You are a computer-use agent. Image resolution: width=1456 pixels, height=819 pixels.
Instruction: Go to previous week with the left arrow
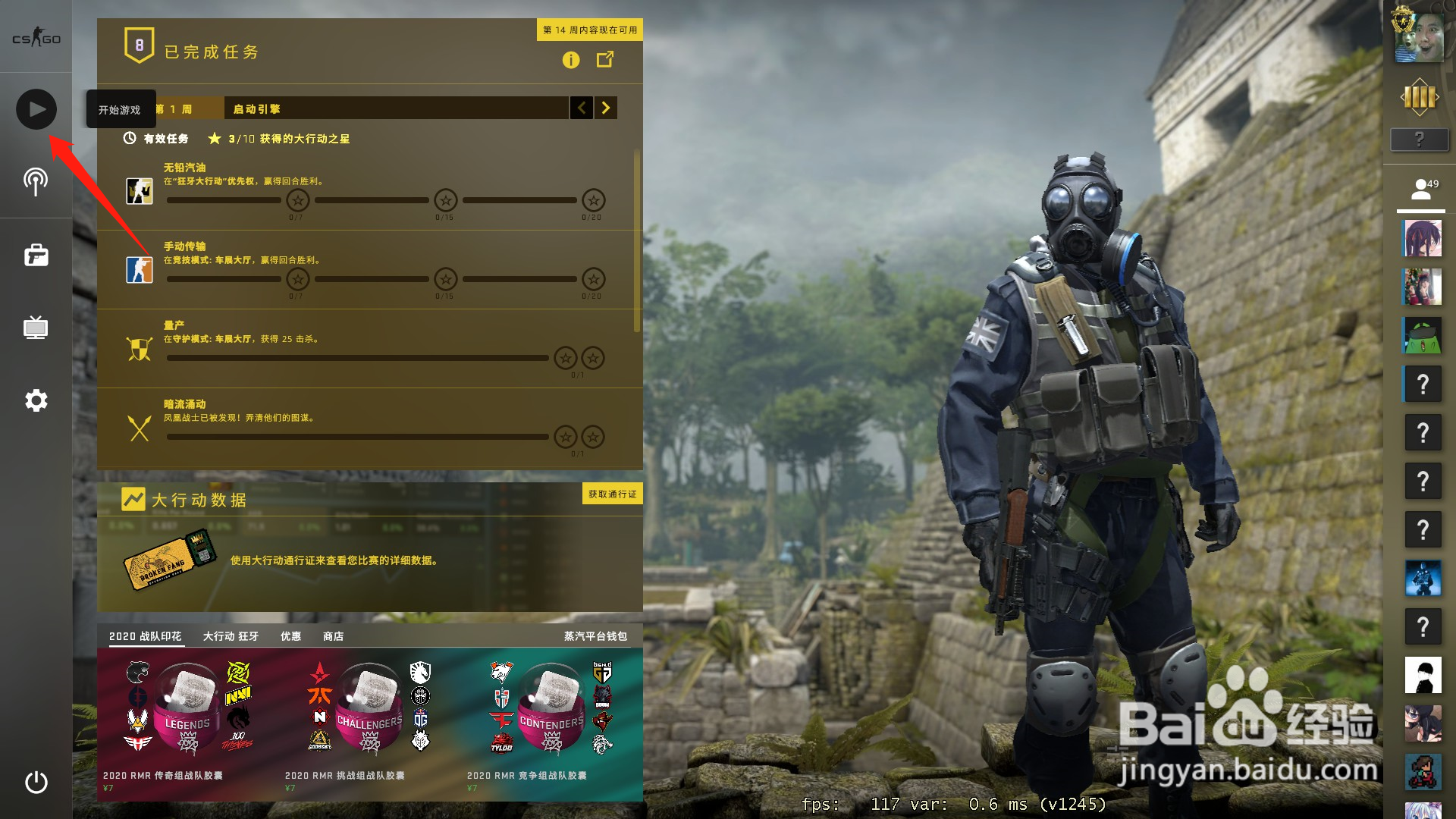[581, 108]
